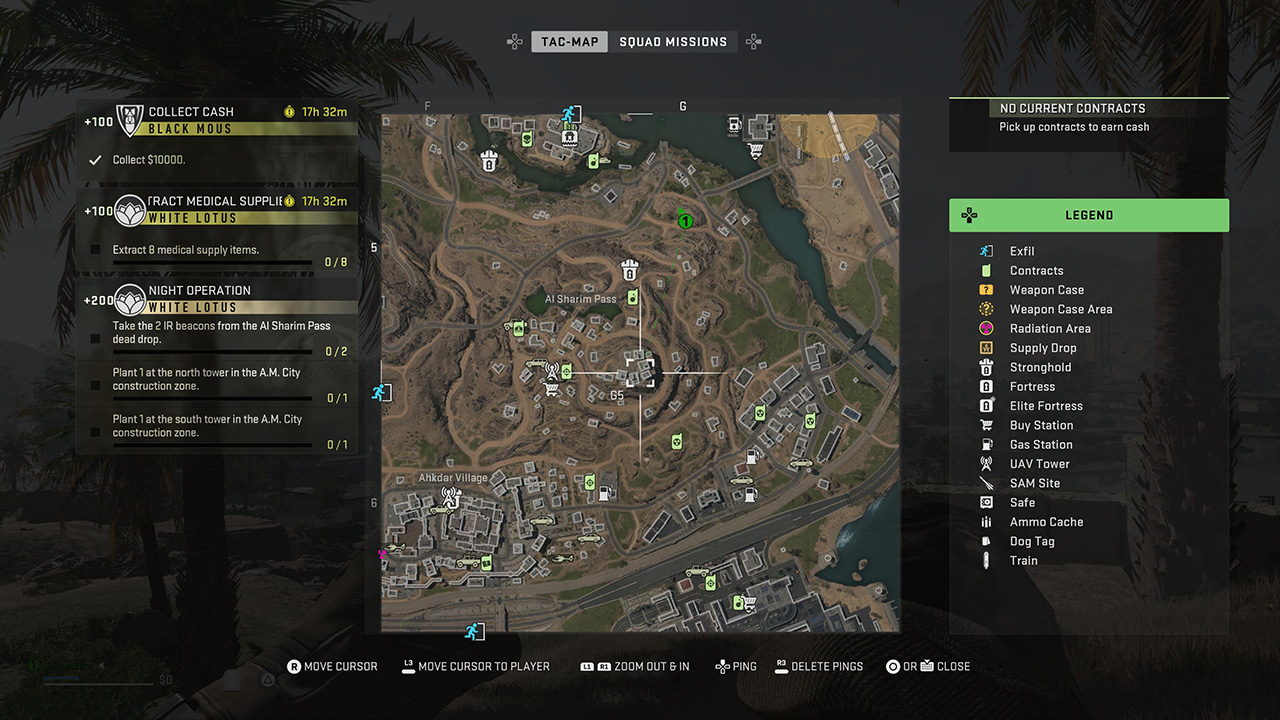Select the Extract Medical Supplies mission

(x=218, y=210)
